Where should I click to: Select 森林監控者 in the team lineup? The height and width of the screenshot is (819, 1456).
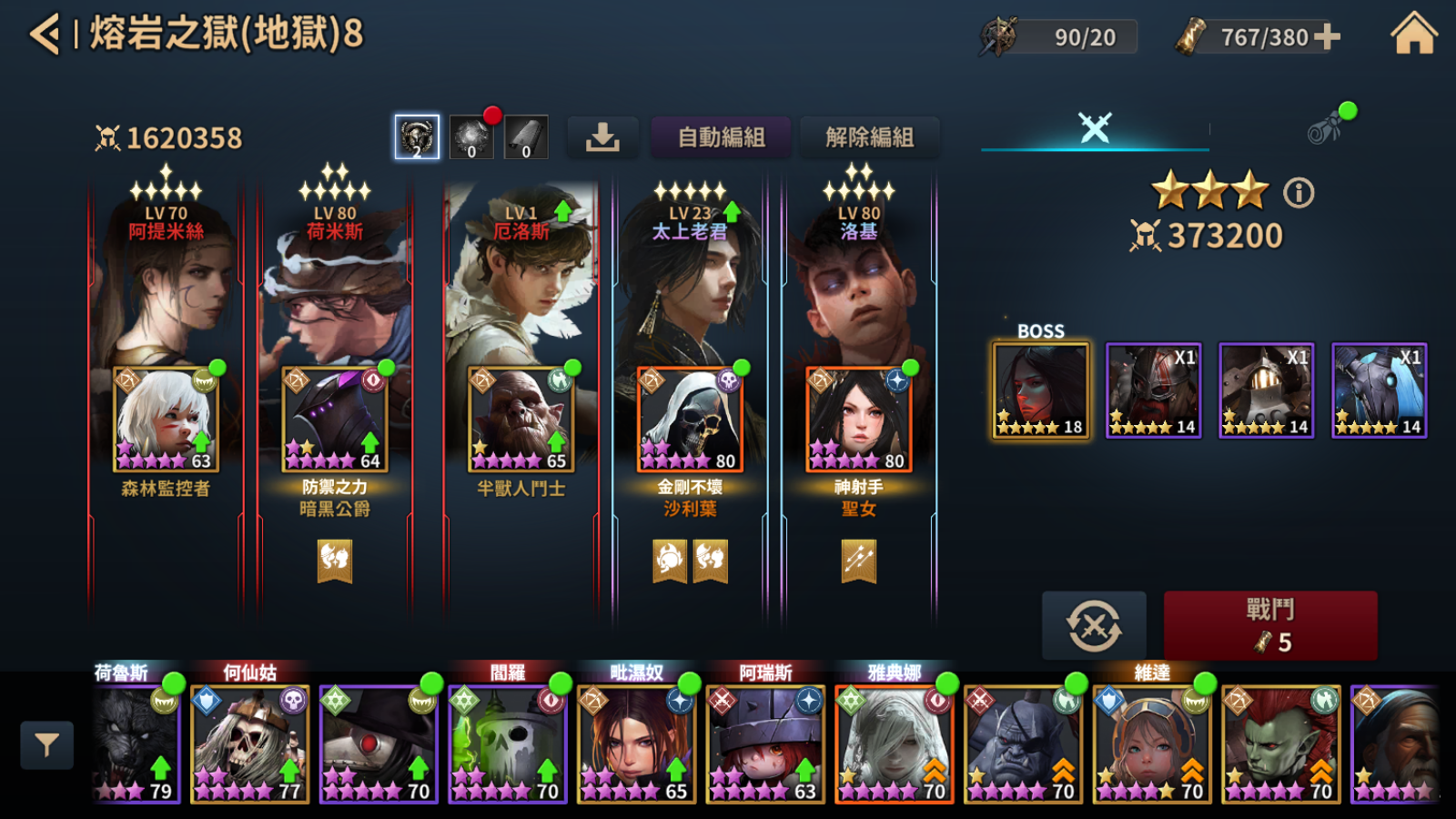click(x=166, y=420)
